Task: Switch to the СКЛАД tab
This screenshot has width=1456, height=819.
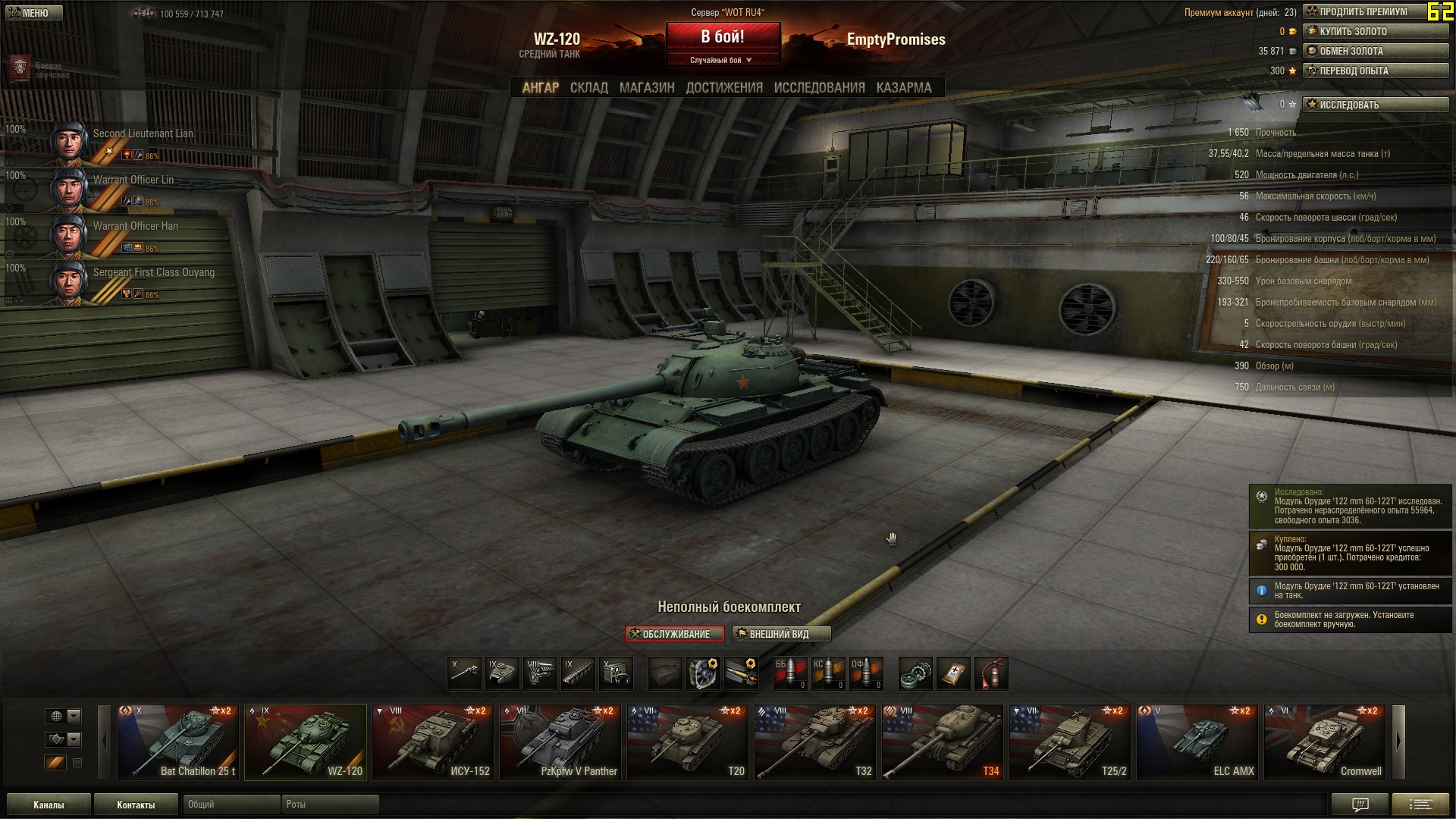Action: point(588,88)
